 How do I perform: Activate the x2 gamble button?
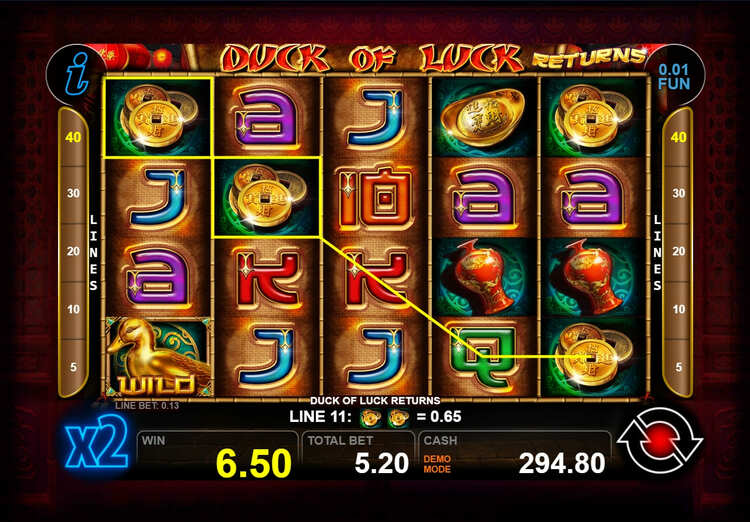pyautogui.click(x=98, y=447)
